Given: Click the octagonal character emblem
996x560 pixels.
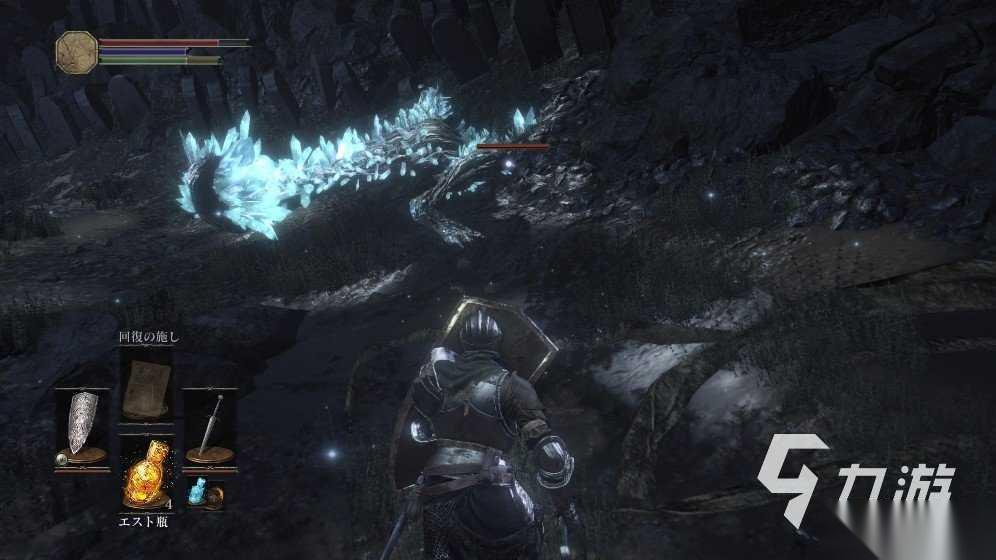Looking at the screenshot, I should click(x=76, y=51).
